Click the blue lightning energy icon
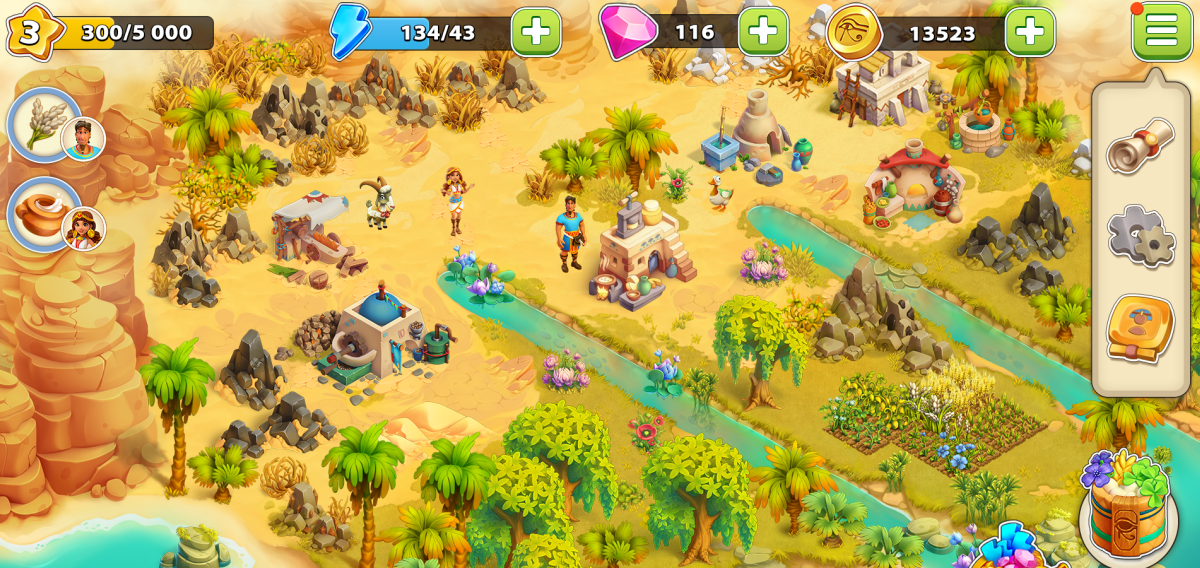1200x568 pixels. pos(350,31)
